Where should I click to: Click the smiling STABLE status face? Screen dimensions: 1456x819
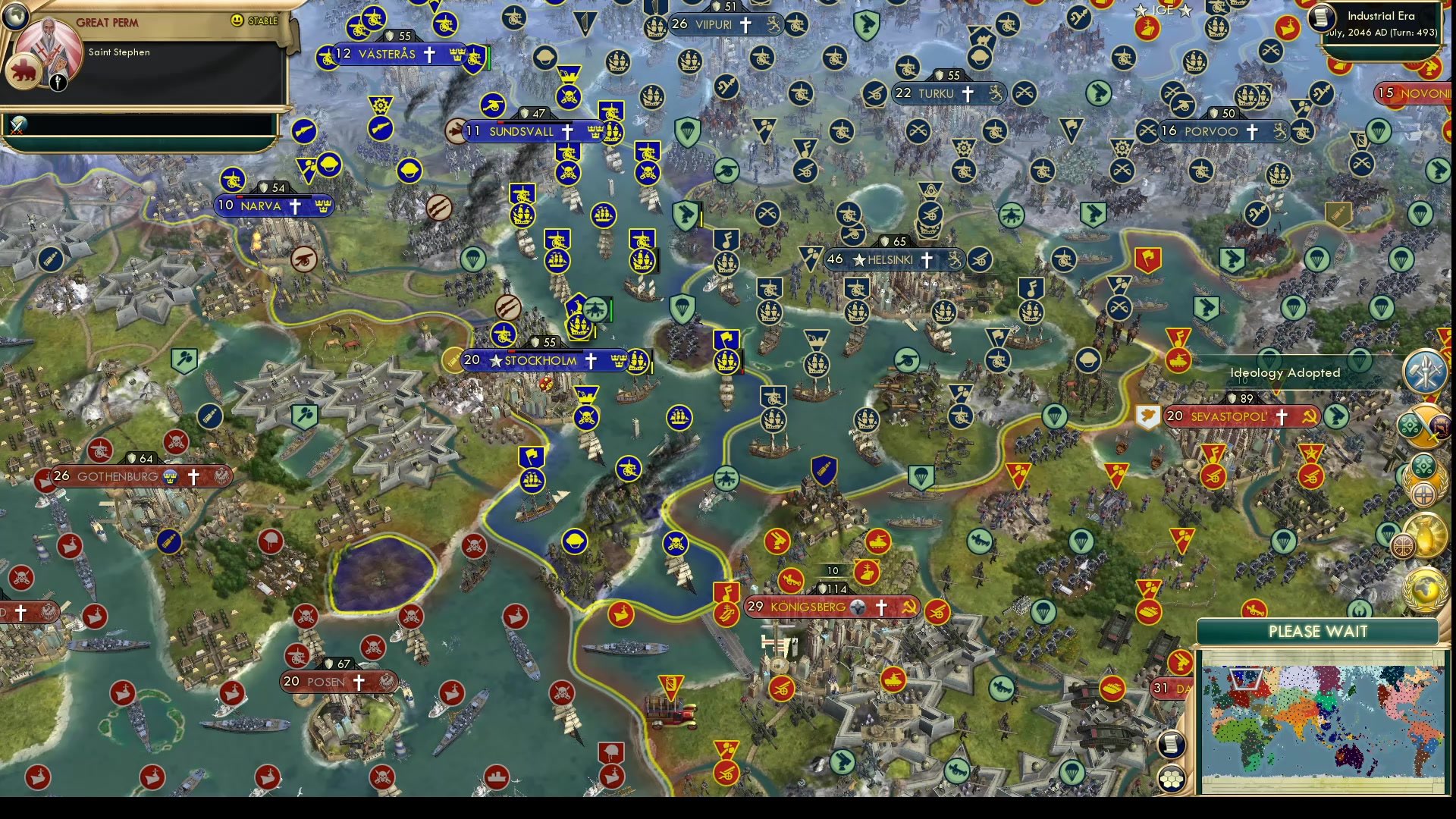[x=237, y=20]
